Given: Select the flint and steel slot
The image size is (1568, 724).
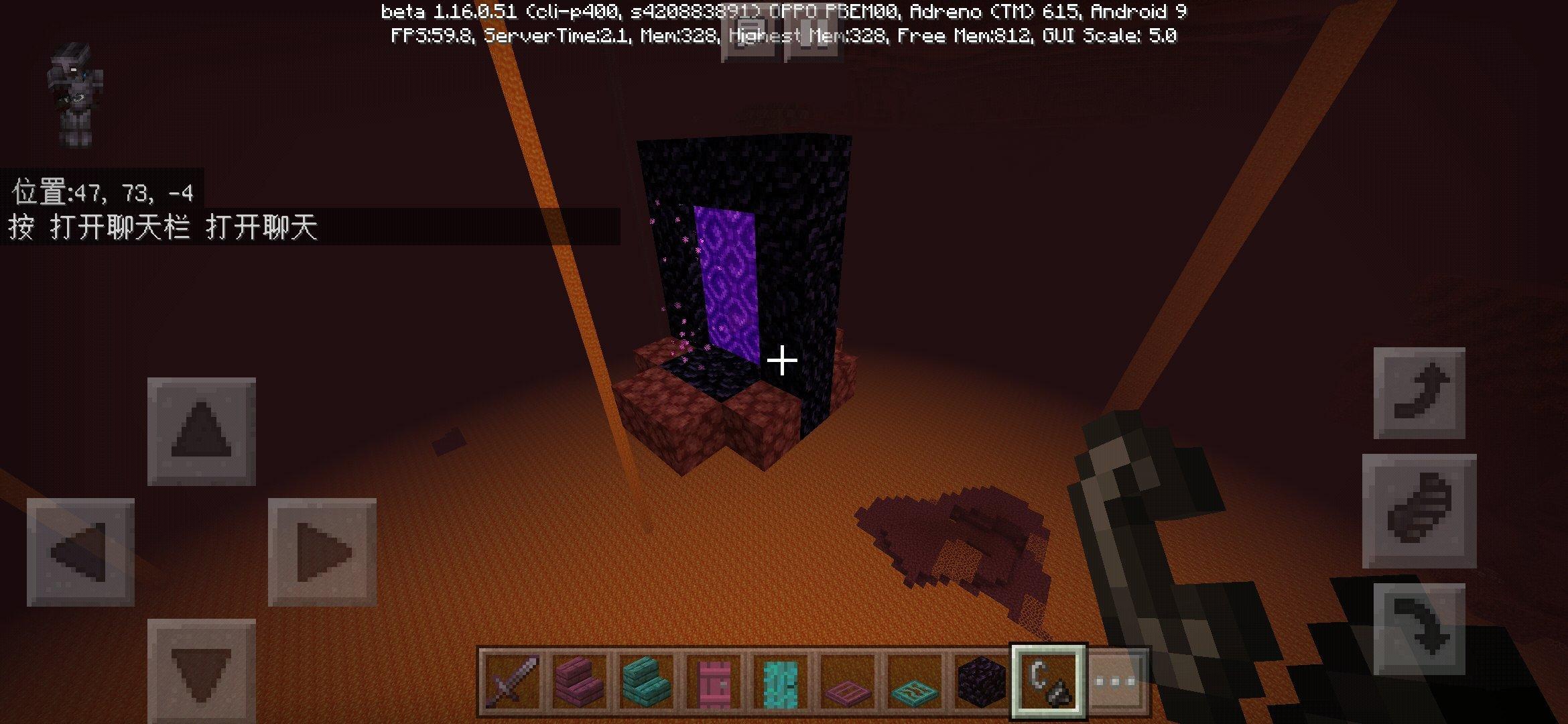Looking at the screenshot, I should [x=1048, y=682].
